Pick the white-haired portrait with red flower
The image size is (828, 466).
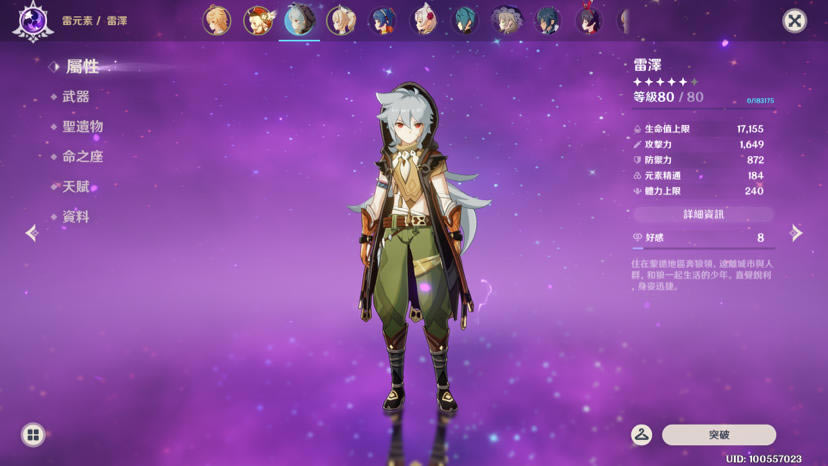click(424, 20)
